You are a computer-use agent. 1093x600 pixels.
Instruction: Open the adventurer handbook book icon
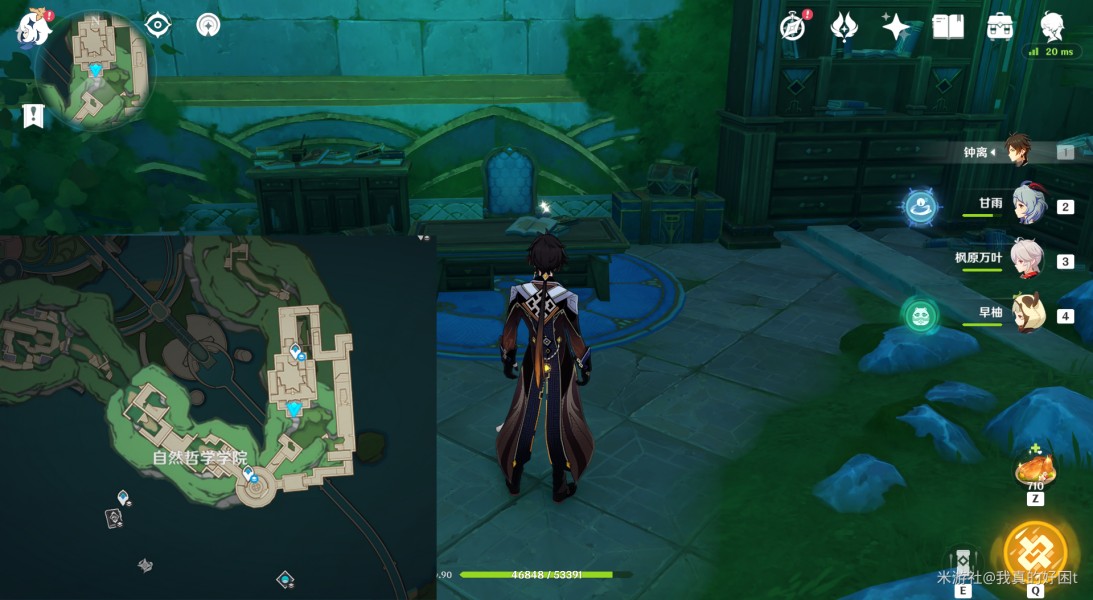(947, 27)
